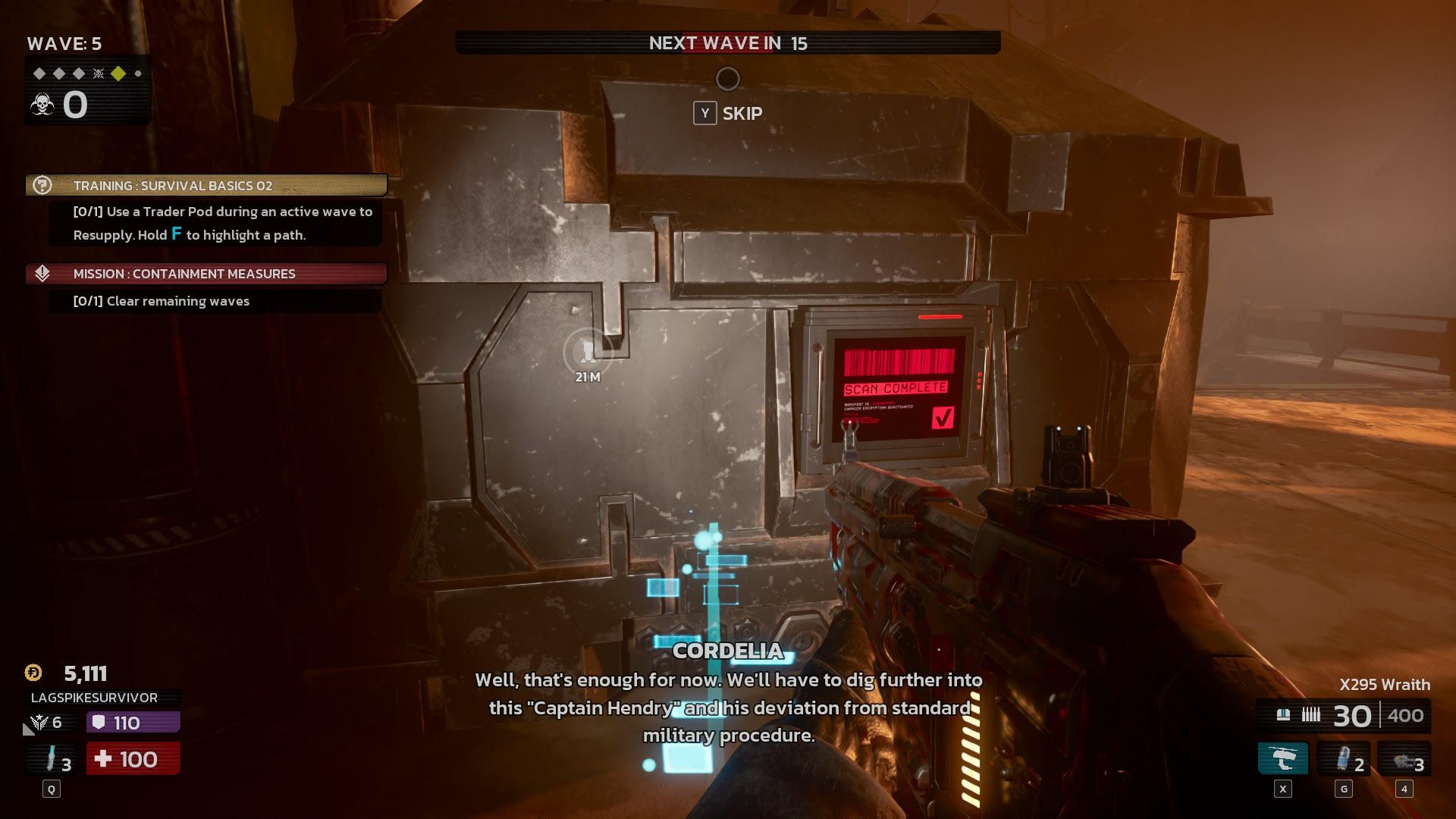Click the red health cross icon showing 100
The width and height of the screenshot is (1456, 819).
point(104,758)
